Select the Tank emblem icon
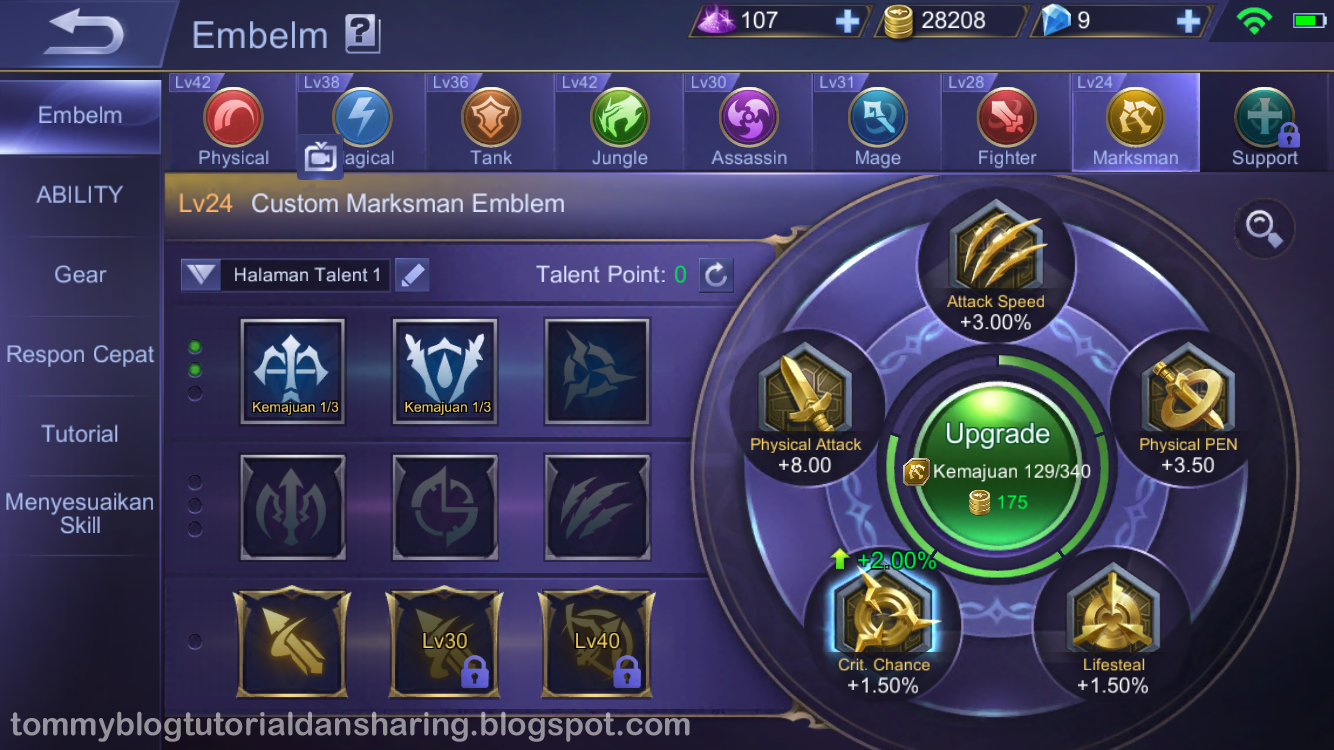The image size is (1334, 750). tap(489, 120)
